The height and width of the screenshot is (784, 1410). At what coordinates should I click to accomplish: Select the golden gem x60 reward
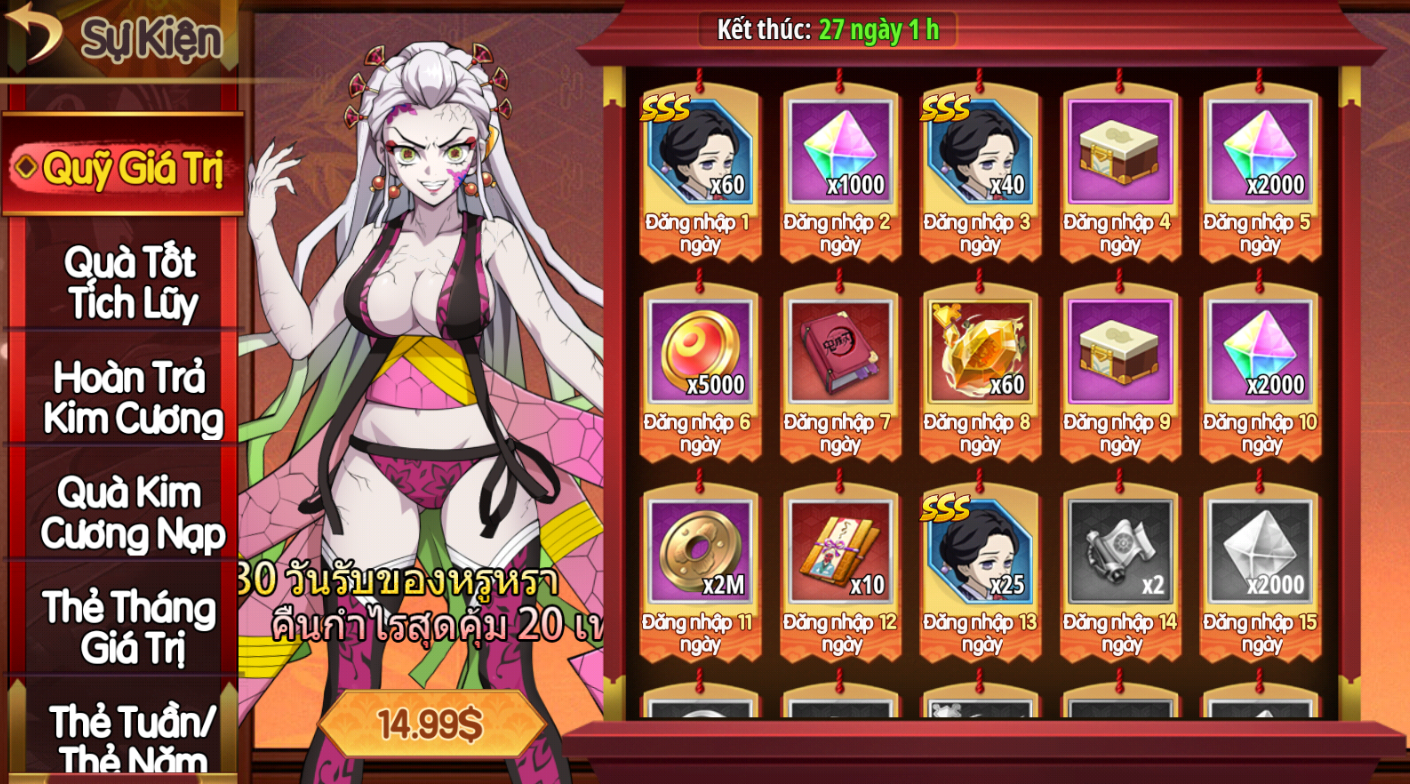(980, 352)
